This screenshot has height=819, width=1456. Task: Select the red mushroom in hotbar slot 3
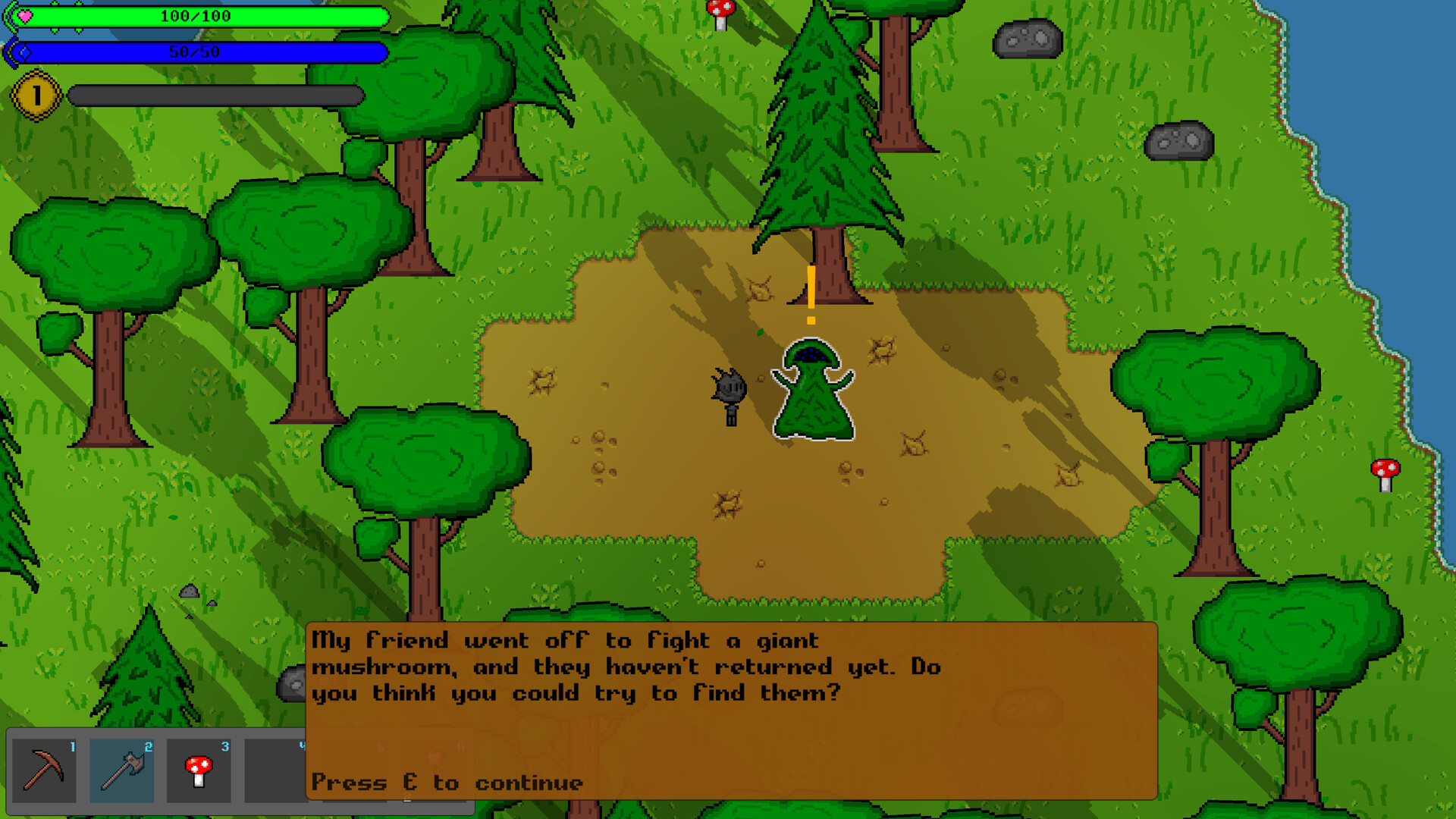click(199, 770)
